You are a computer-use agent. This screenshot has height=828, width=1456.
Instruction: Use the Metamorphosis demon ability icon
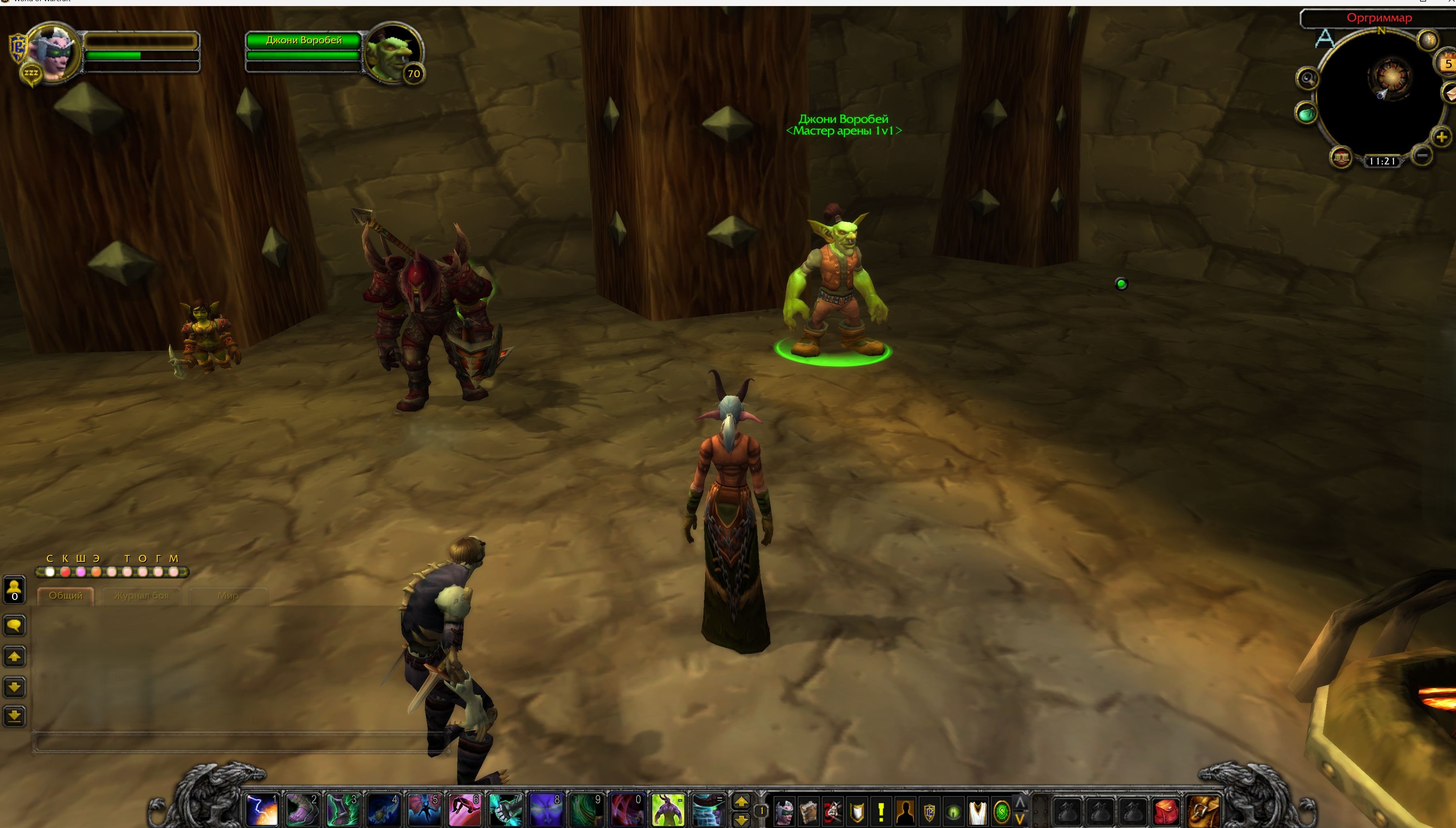point(668,809)
